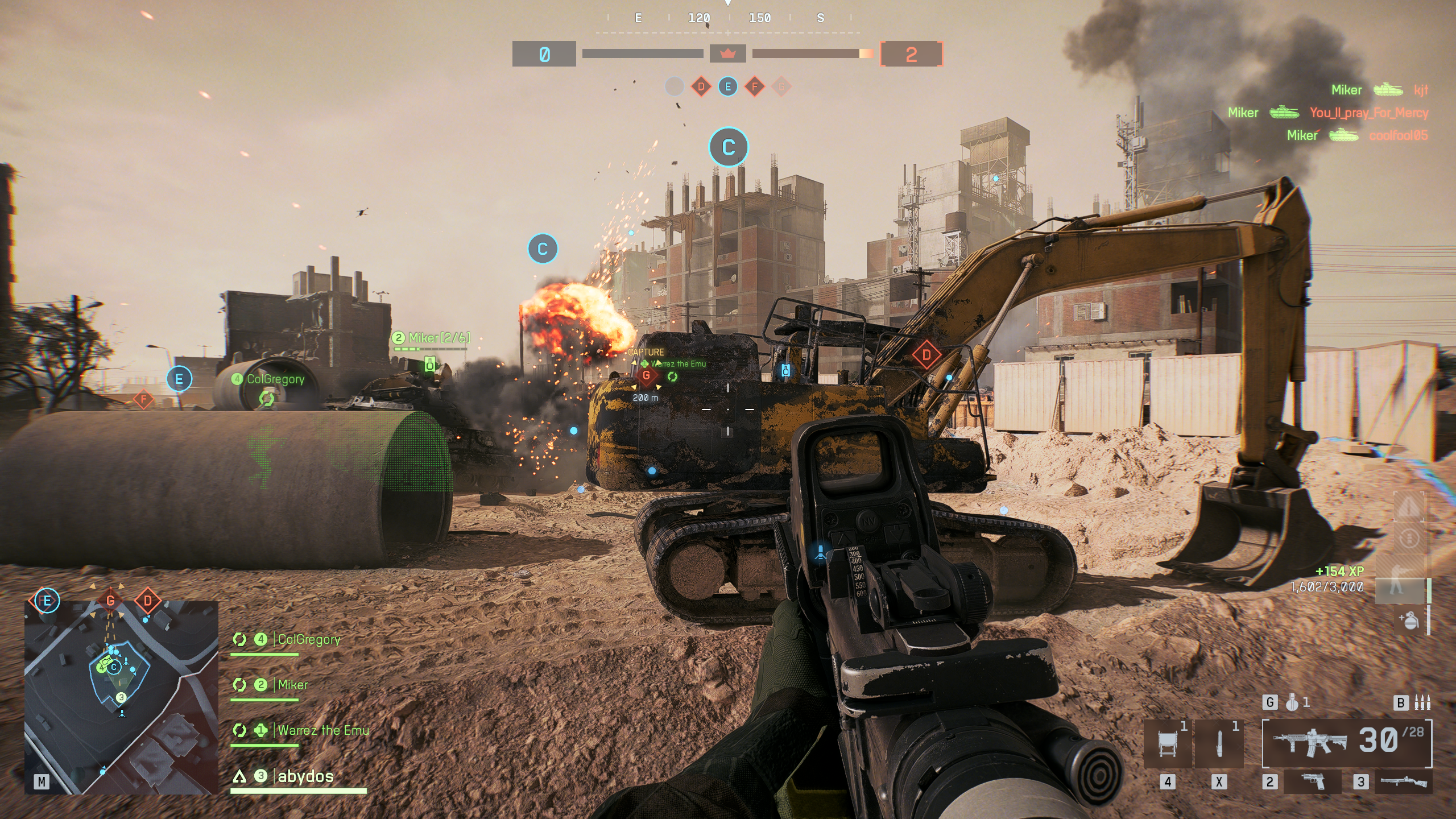Viewport: 1456px width, 819px height.
Task: Toggle the bullet fire mode indicator
Action: pyautogui.click(x=1422, y=703)
